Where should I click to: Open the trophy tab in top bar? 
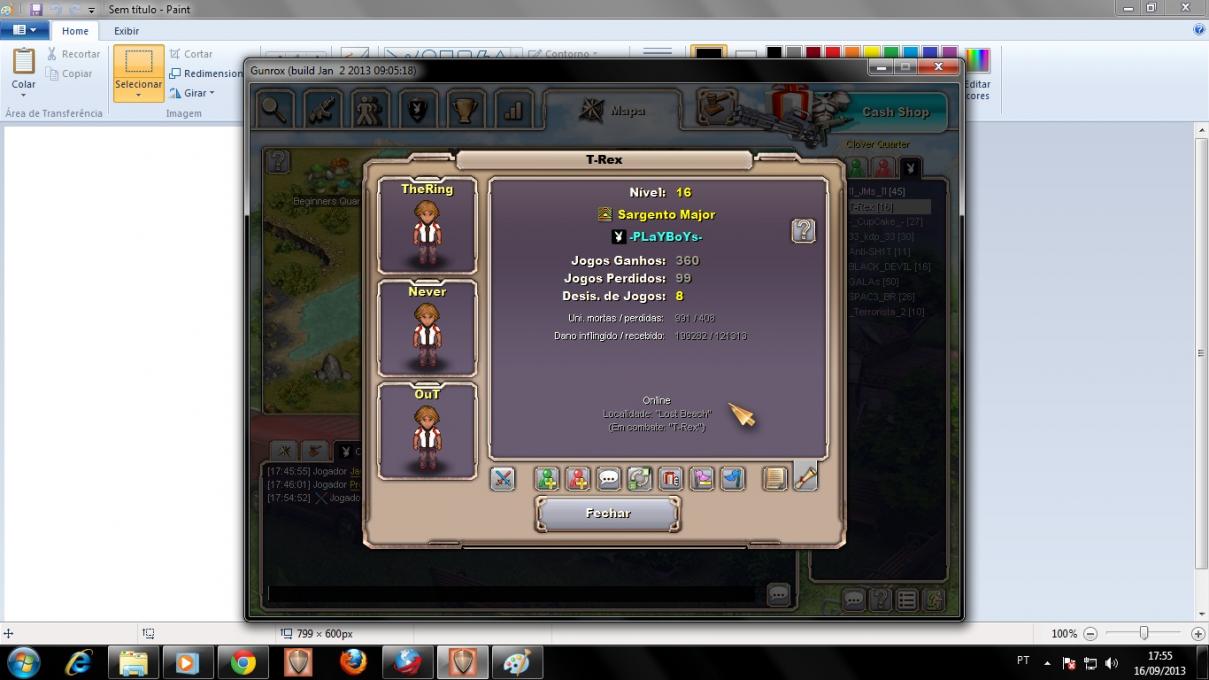pos(465,109)
